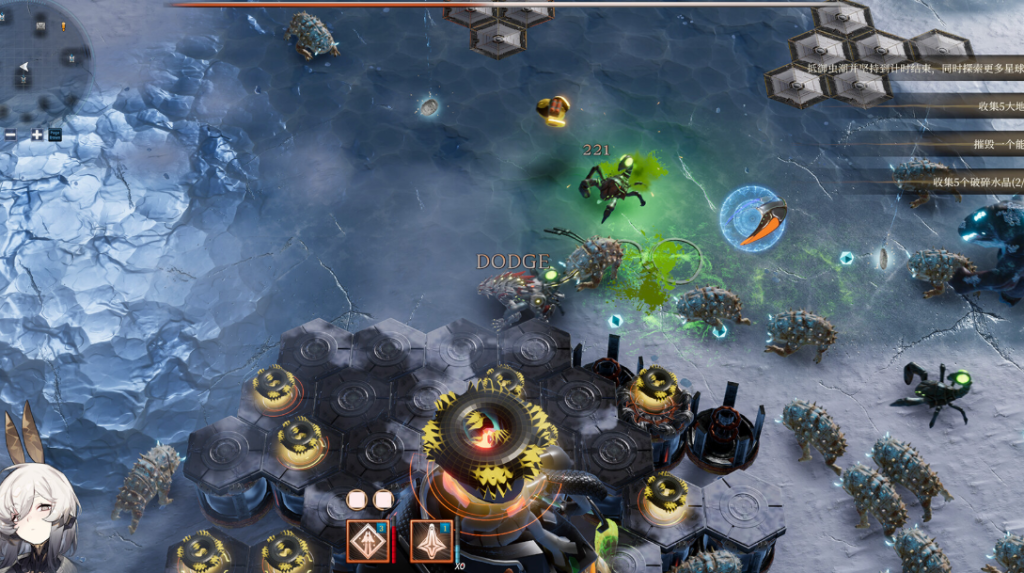Zoom in the minimap with the plus button
Screen dimensions: 1024x573
[37, 134]
